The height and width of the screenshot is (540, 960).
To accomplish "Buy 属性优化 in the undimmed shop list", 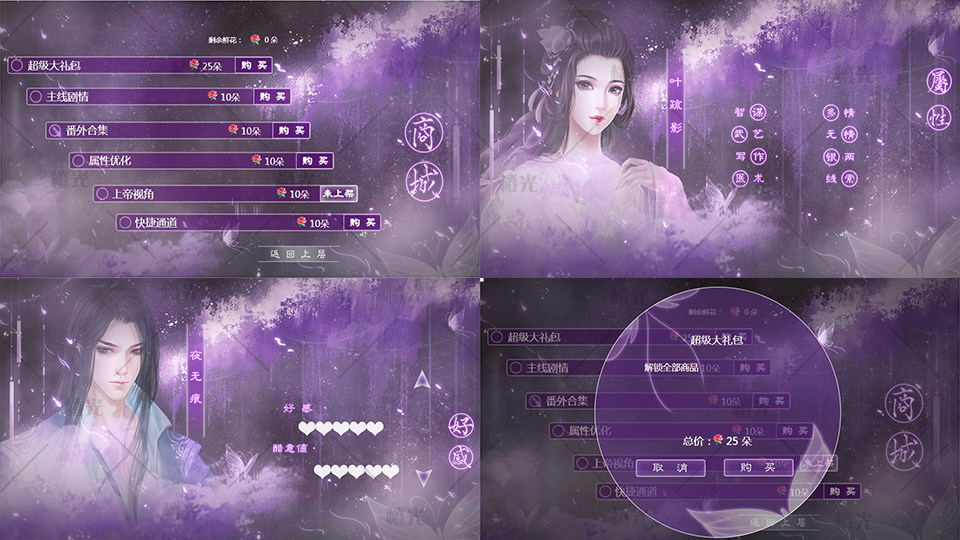I will click(x=313, y=160).
